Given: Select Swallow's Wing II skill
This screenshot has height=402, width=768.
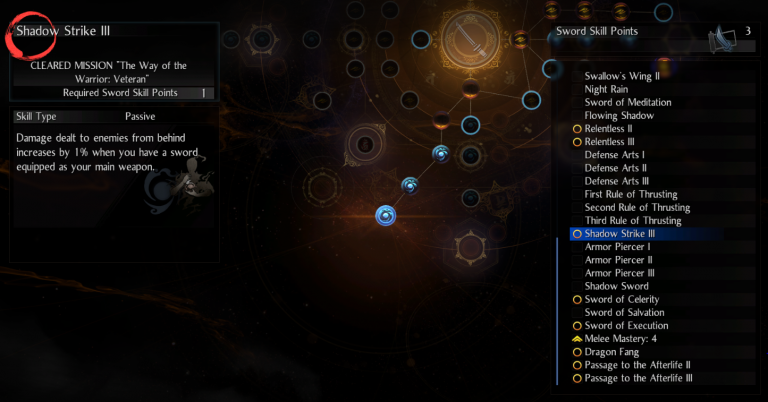Looking at the screenshot, I should pos(621,76).
